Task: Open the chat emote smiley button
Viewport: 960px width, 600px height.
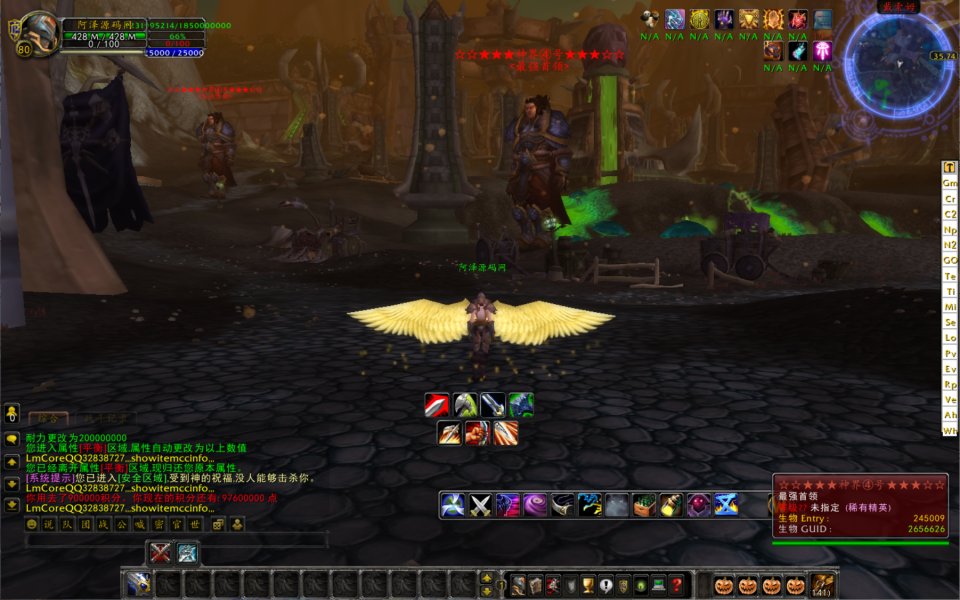Action: [32, 524]
